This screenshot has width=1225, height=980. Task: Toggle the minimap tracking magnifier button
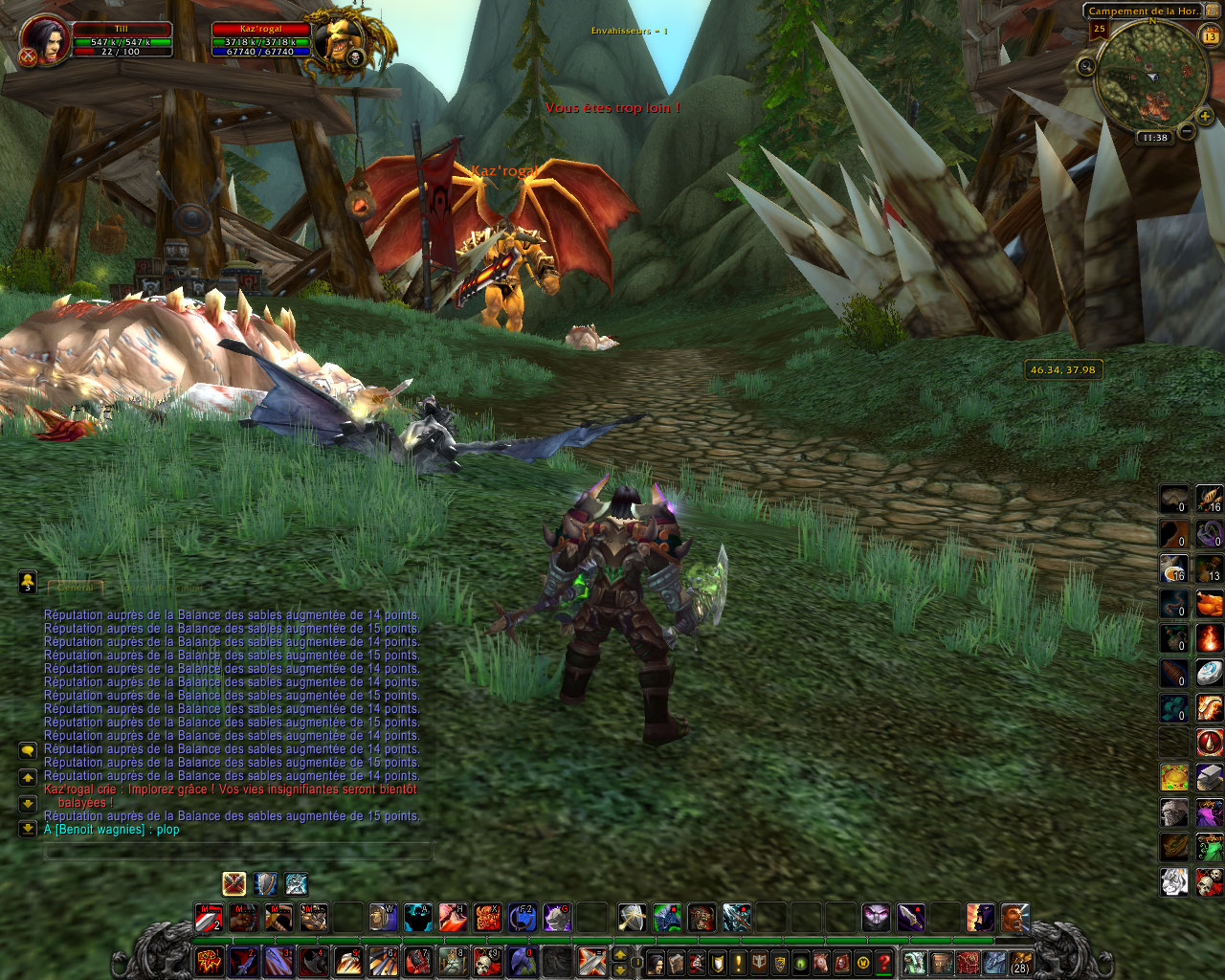(x=1086, y=66)
